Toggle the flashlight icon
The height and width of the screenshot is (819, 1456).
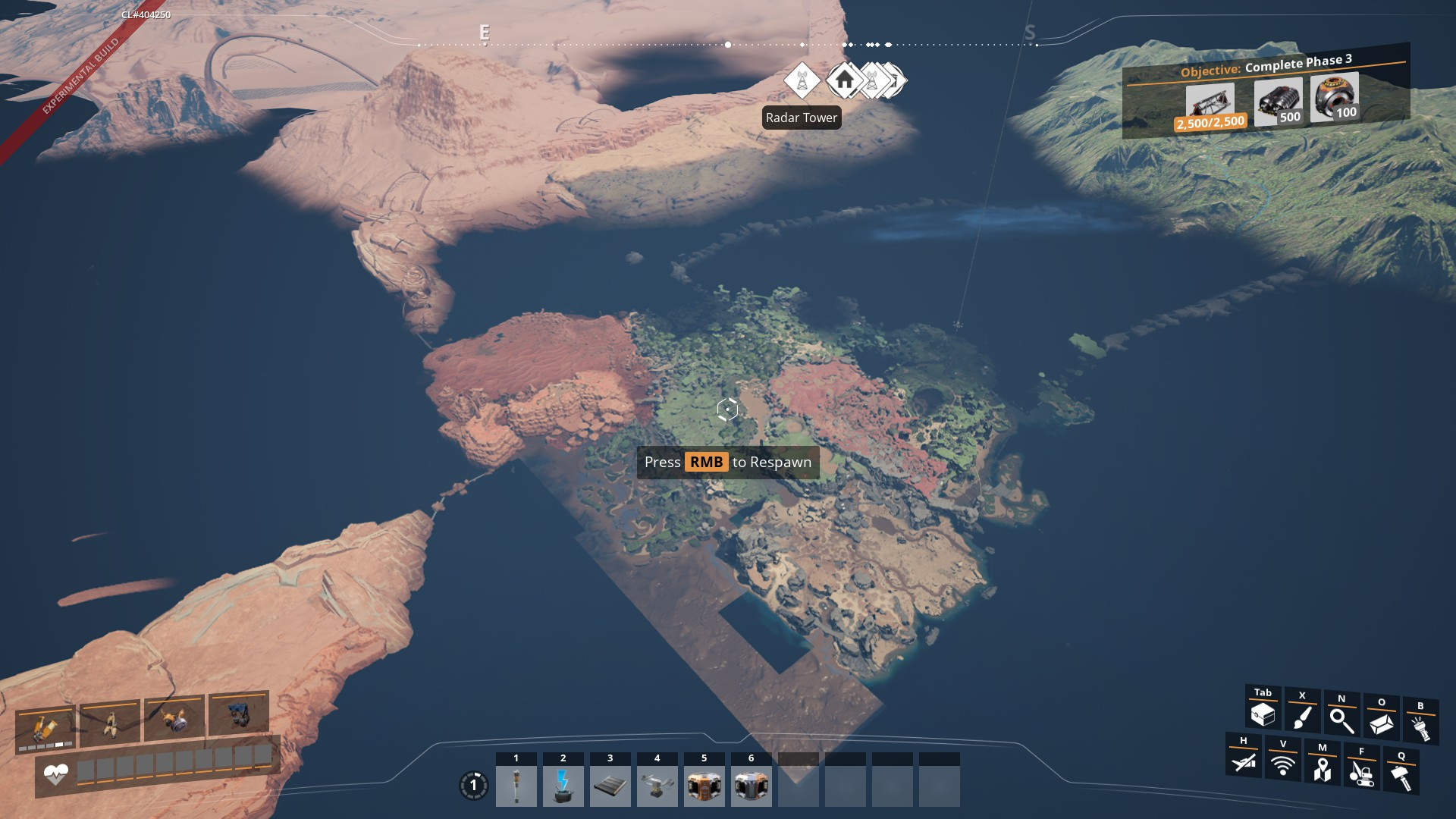[x=1420, y=727]
